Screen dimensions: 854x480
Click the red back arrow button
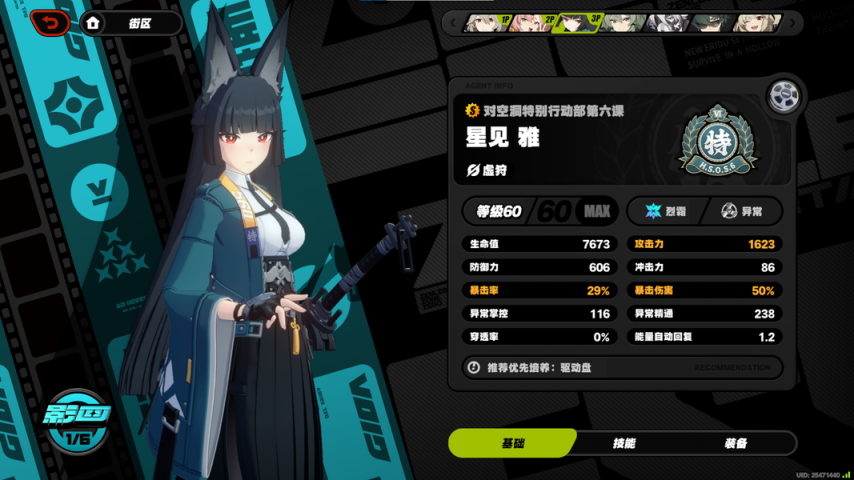tap(50, 22)
